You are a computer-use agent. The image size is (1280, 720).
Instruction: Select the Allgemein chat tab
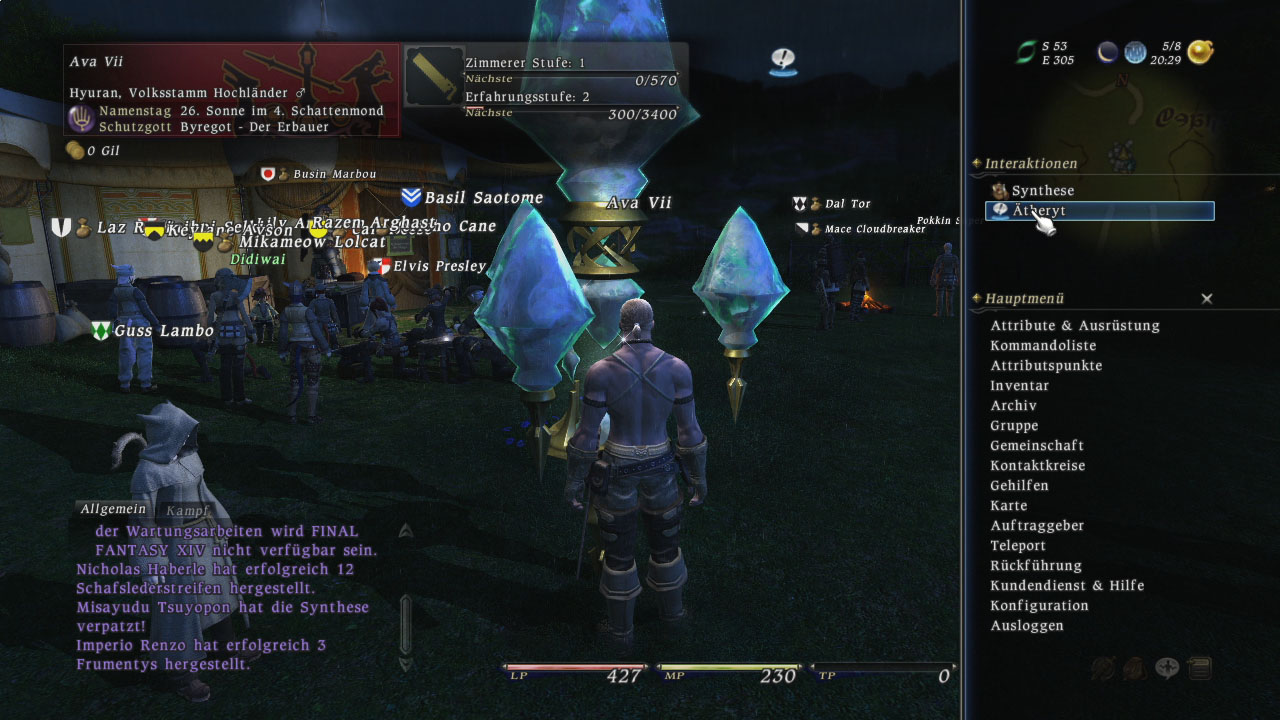pos(112,509)
